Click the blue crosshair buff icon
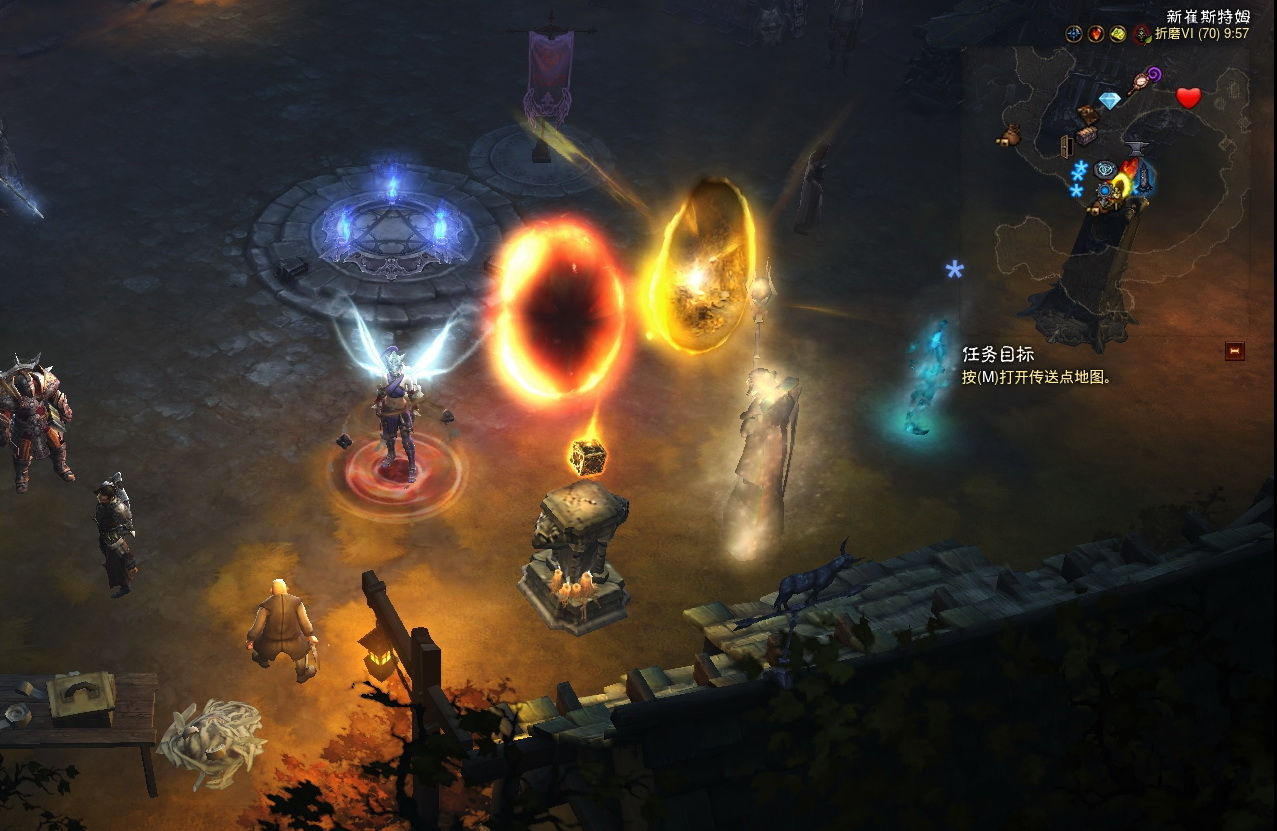This screenshot has width=1277, height=831. click(1074, 34)
